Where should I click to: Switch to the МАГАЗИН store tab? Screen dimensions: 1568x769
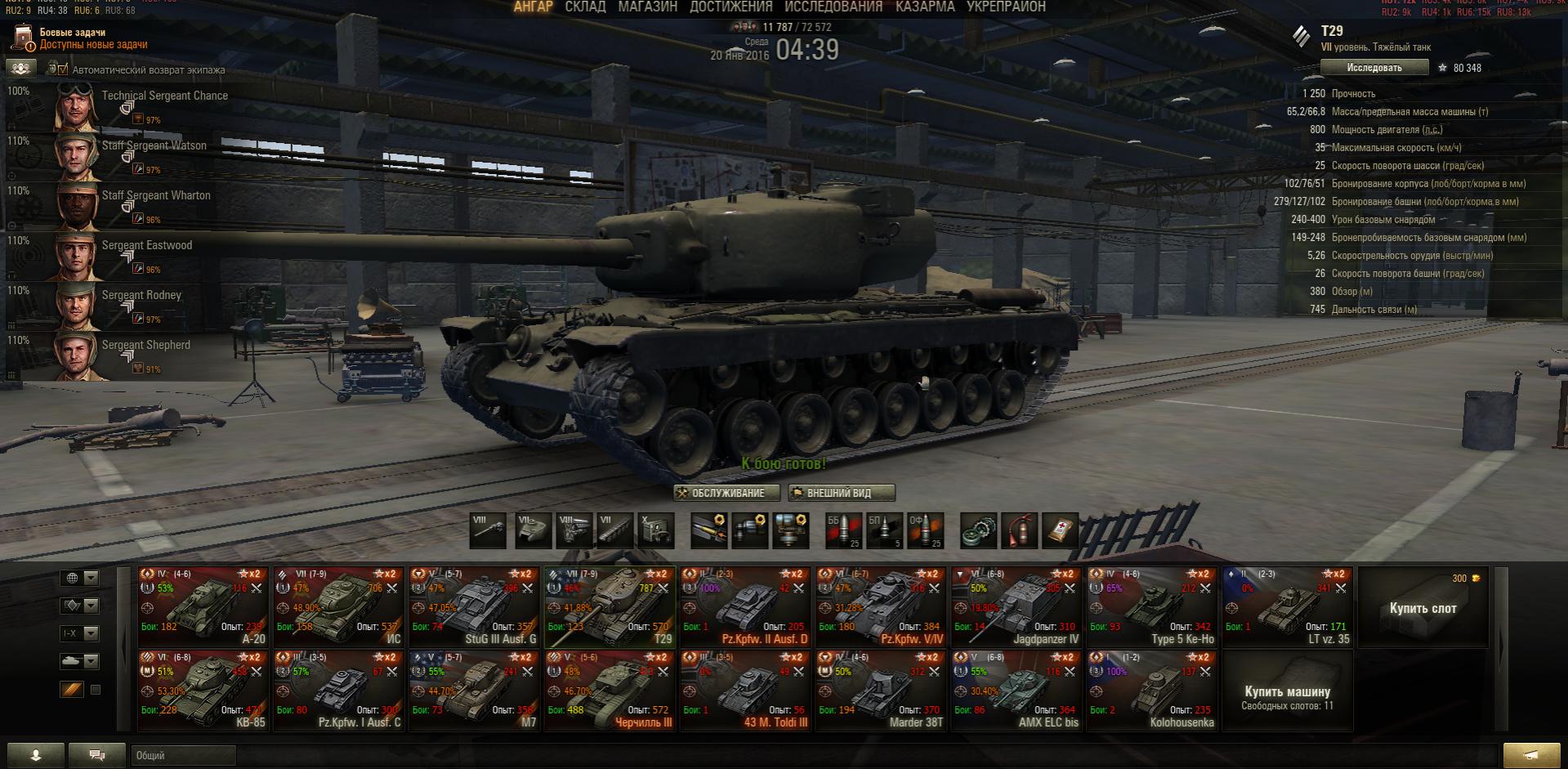647,7
